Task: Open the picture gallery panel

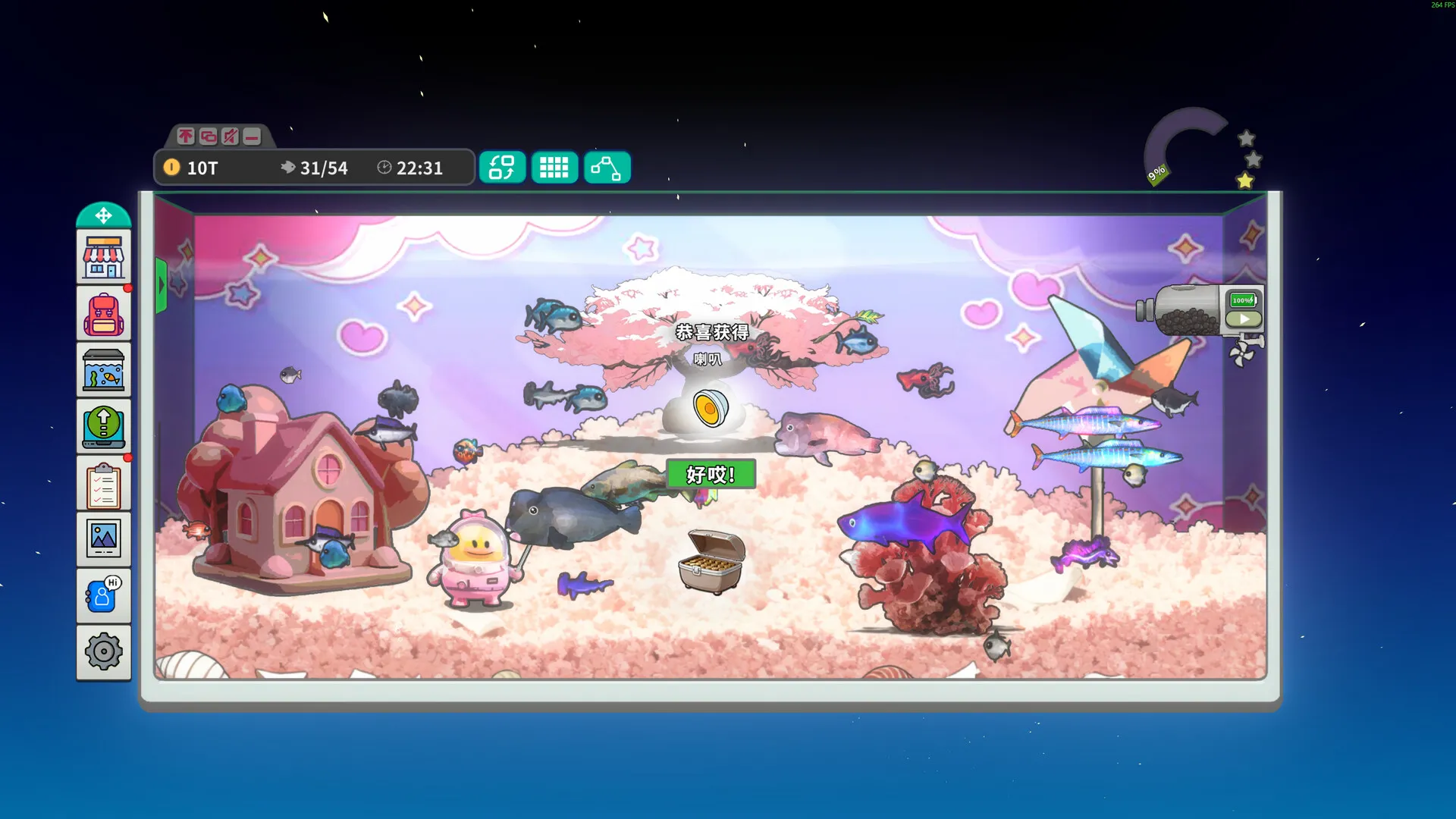Action: (x=103, y=539)
